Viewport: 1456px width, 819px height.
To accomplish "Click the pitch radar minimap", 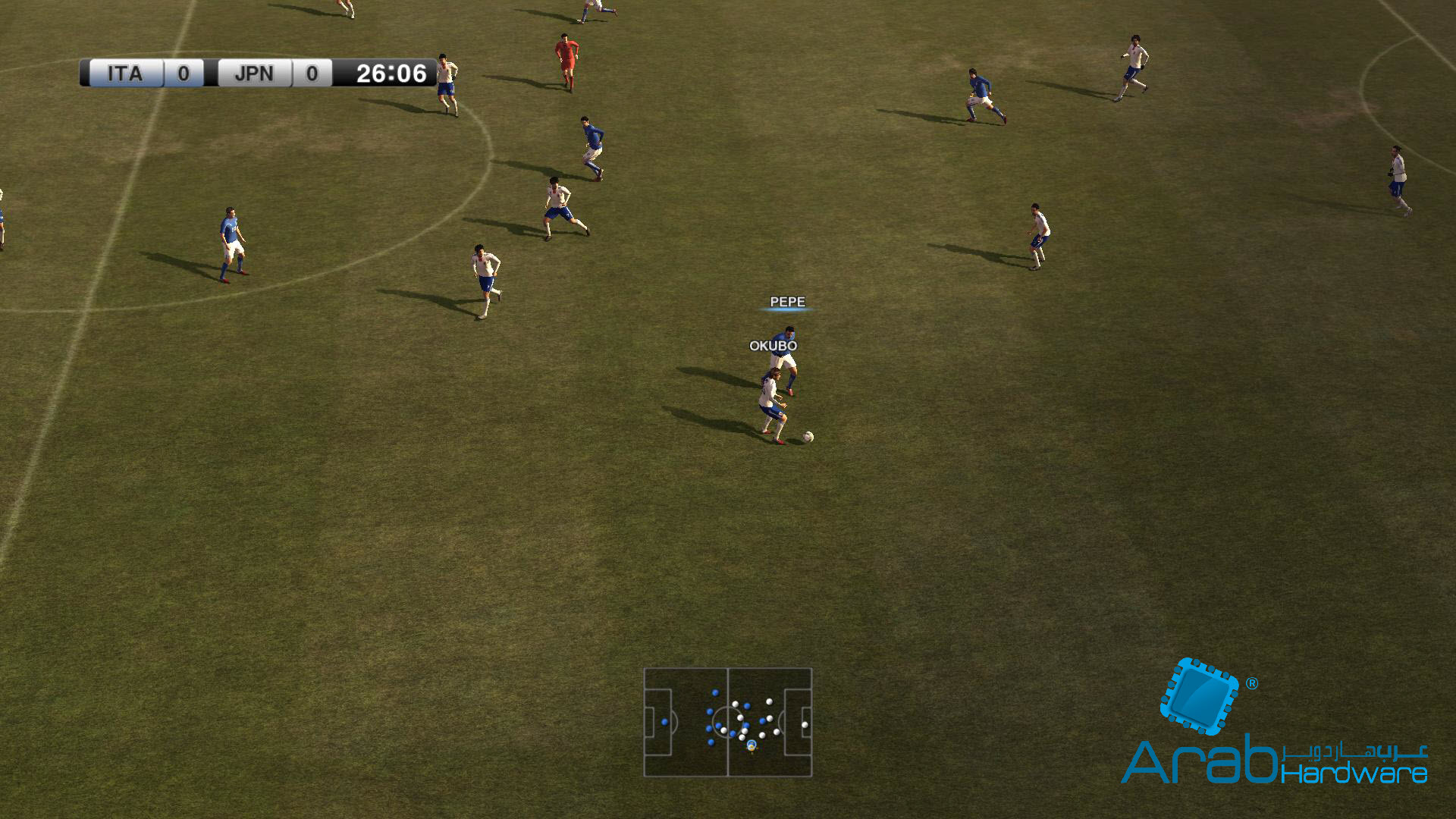I will 727,722.
